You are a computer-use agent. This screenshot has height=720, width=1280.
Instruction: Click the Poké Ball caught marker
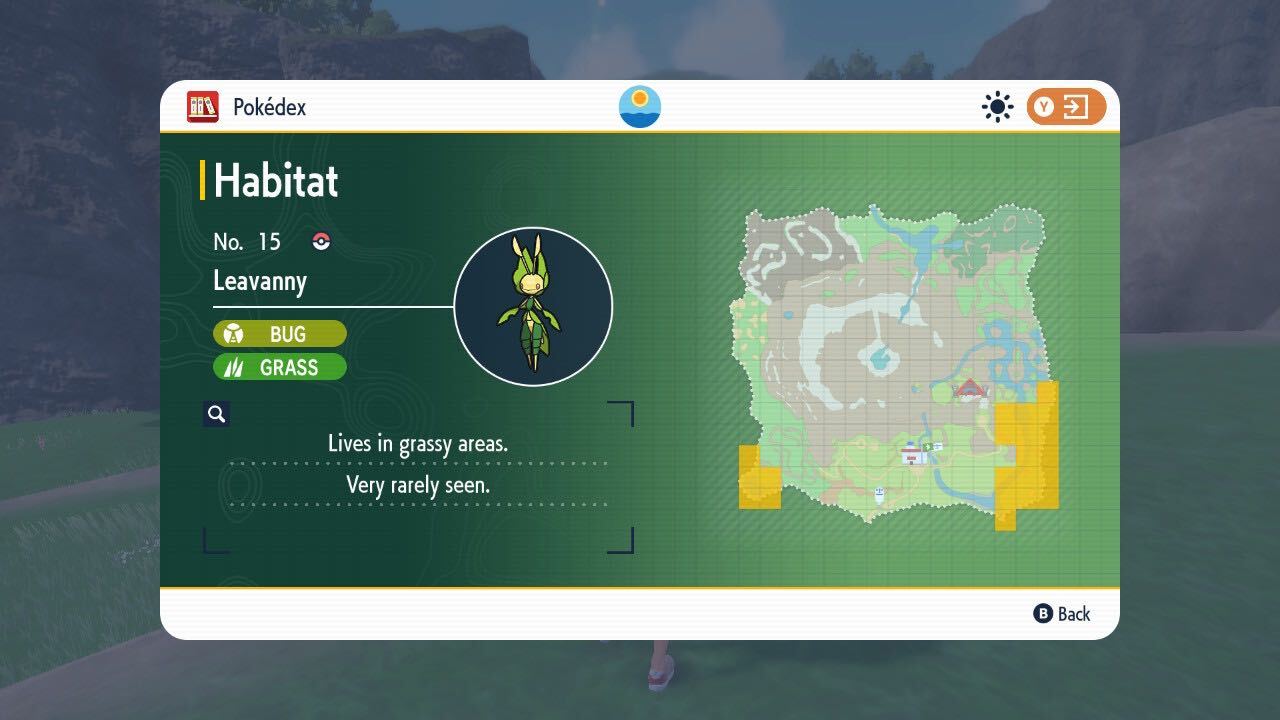tap(321, 241)
